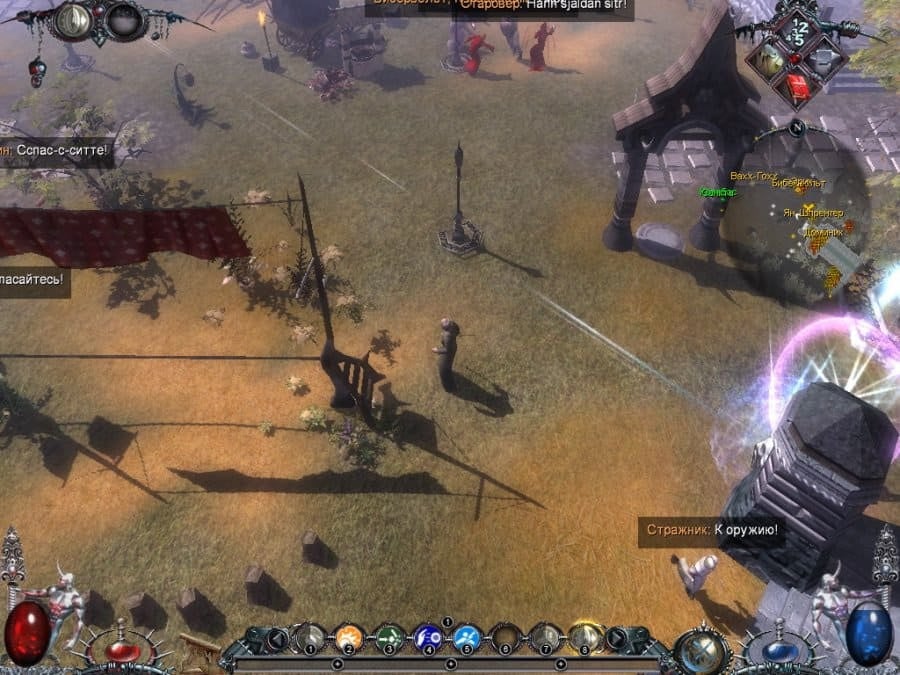Use the green skill in slot 3

click(389, 636)
